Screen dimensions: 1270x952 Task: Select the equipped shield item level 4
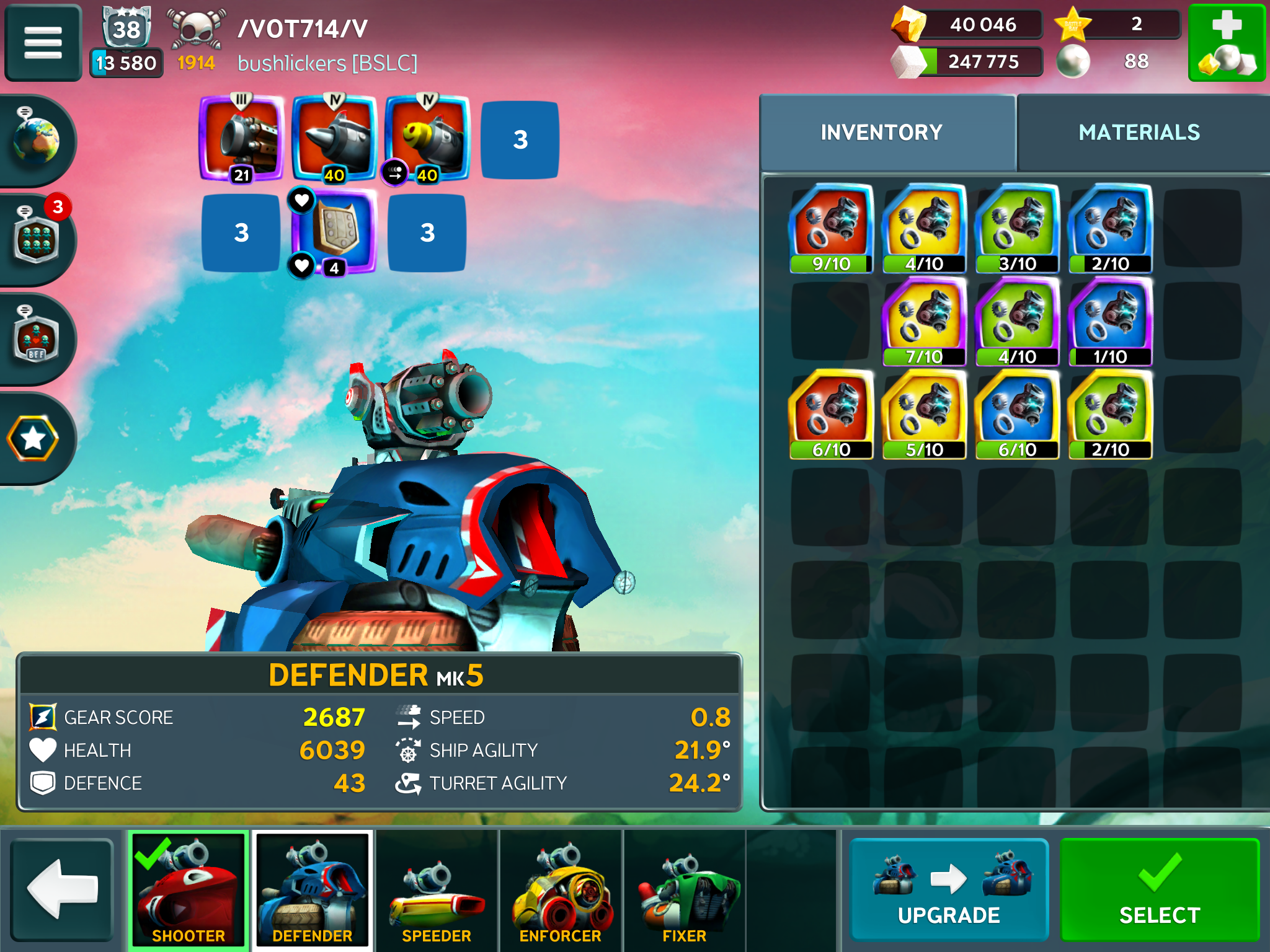click(335, 232)
